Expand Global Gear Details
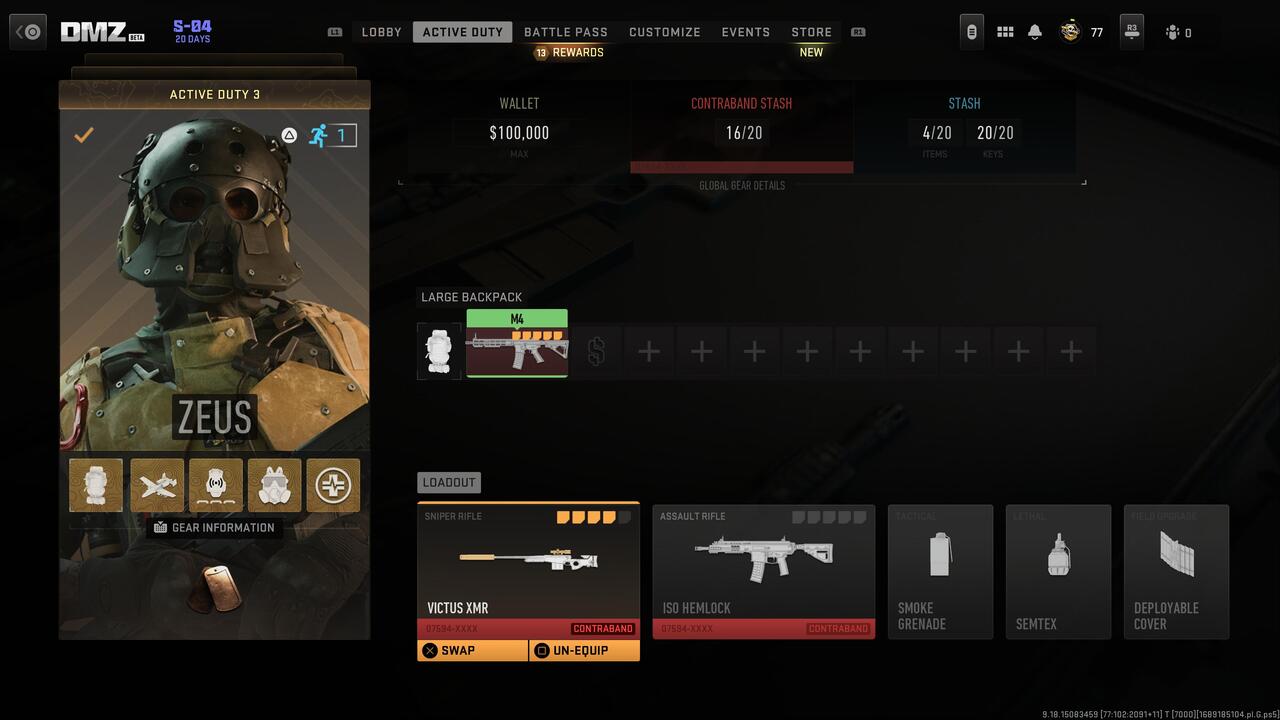Viewport: 1280px width, 720px height. [742, 185]
